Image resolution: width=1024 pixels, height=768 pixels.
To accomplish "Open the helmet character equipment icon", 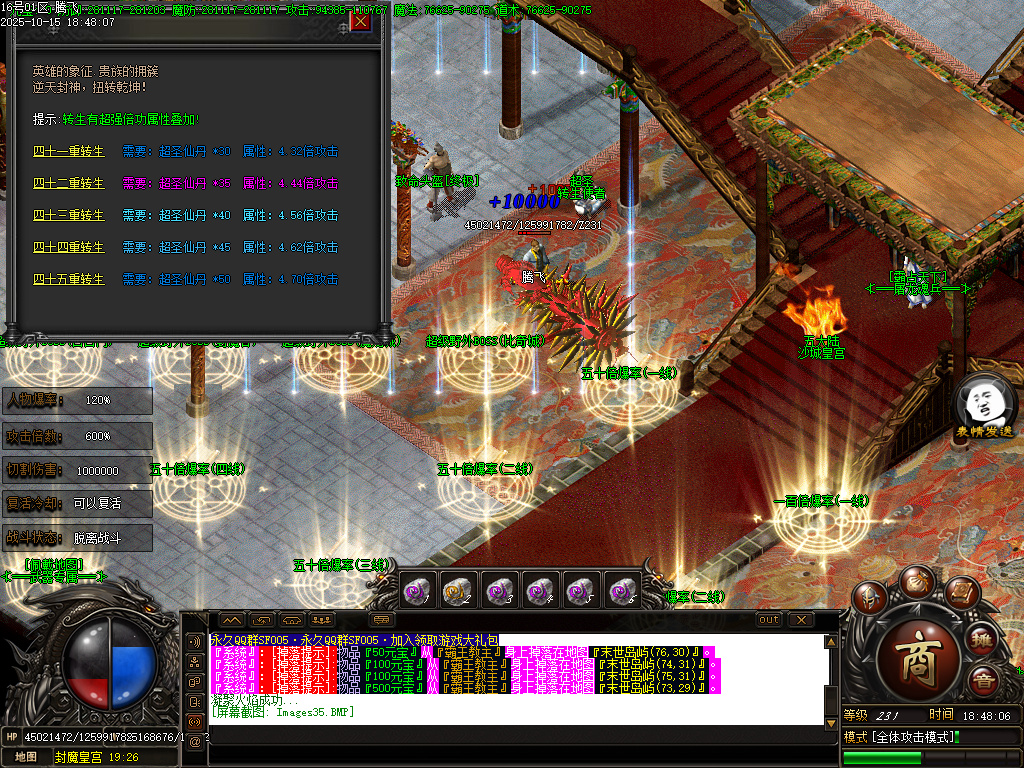I will coord(870,598).
